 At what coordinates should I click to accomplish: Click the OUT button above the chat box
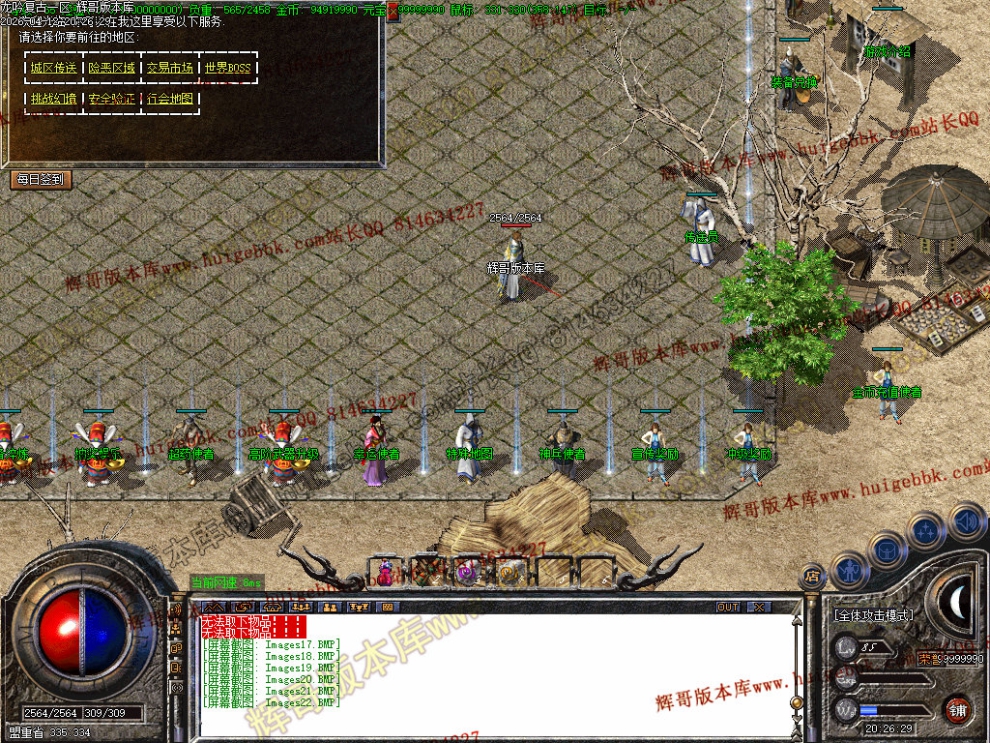[728, 607]
